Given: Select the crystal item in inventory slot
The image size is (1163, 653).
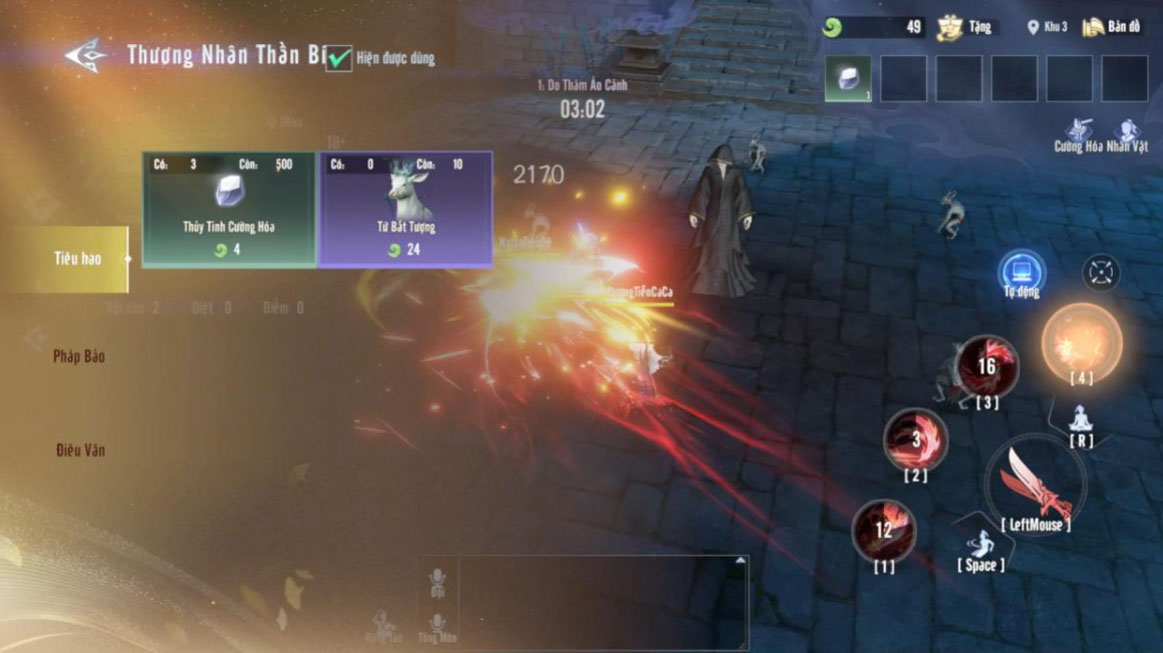Looking at the screenshot, I should 848,79.
